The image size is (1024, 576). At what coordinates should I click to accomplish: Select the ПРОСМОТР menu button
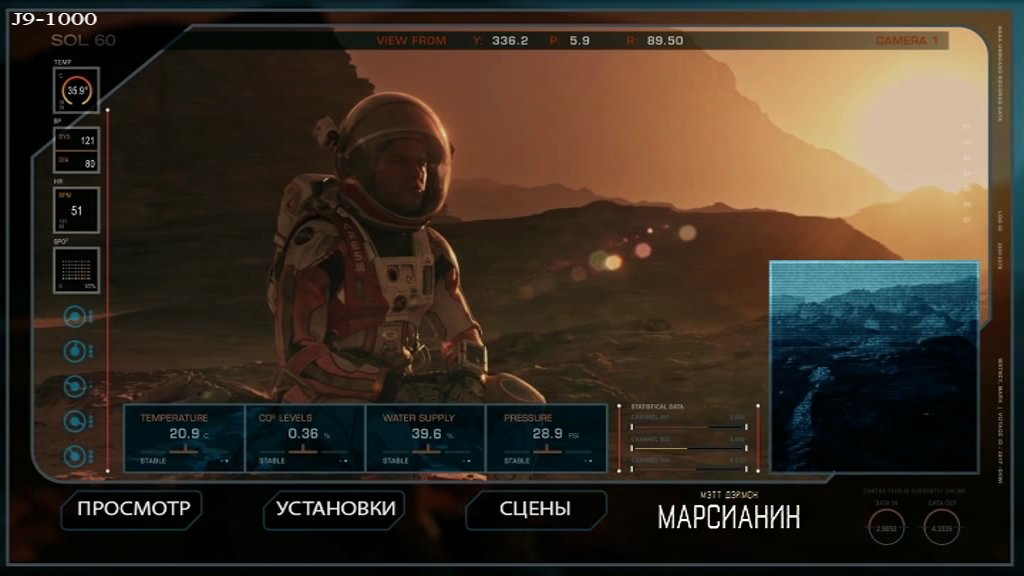133,509
